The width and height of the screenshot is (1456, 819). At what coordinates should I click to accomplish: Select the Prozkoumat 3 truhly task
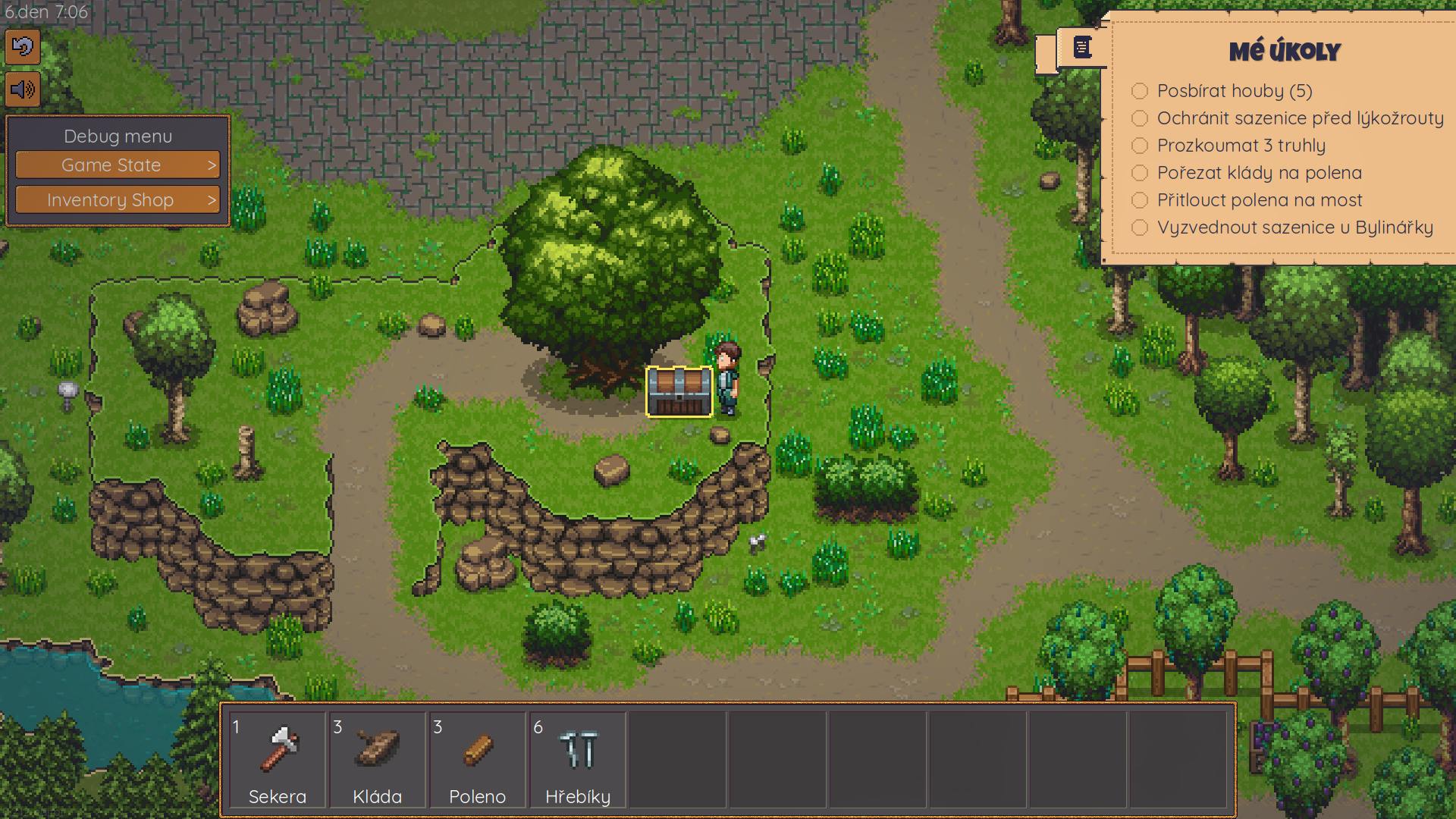1241,146
